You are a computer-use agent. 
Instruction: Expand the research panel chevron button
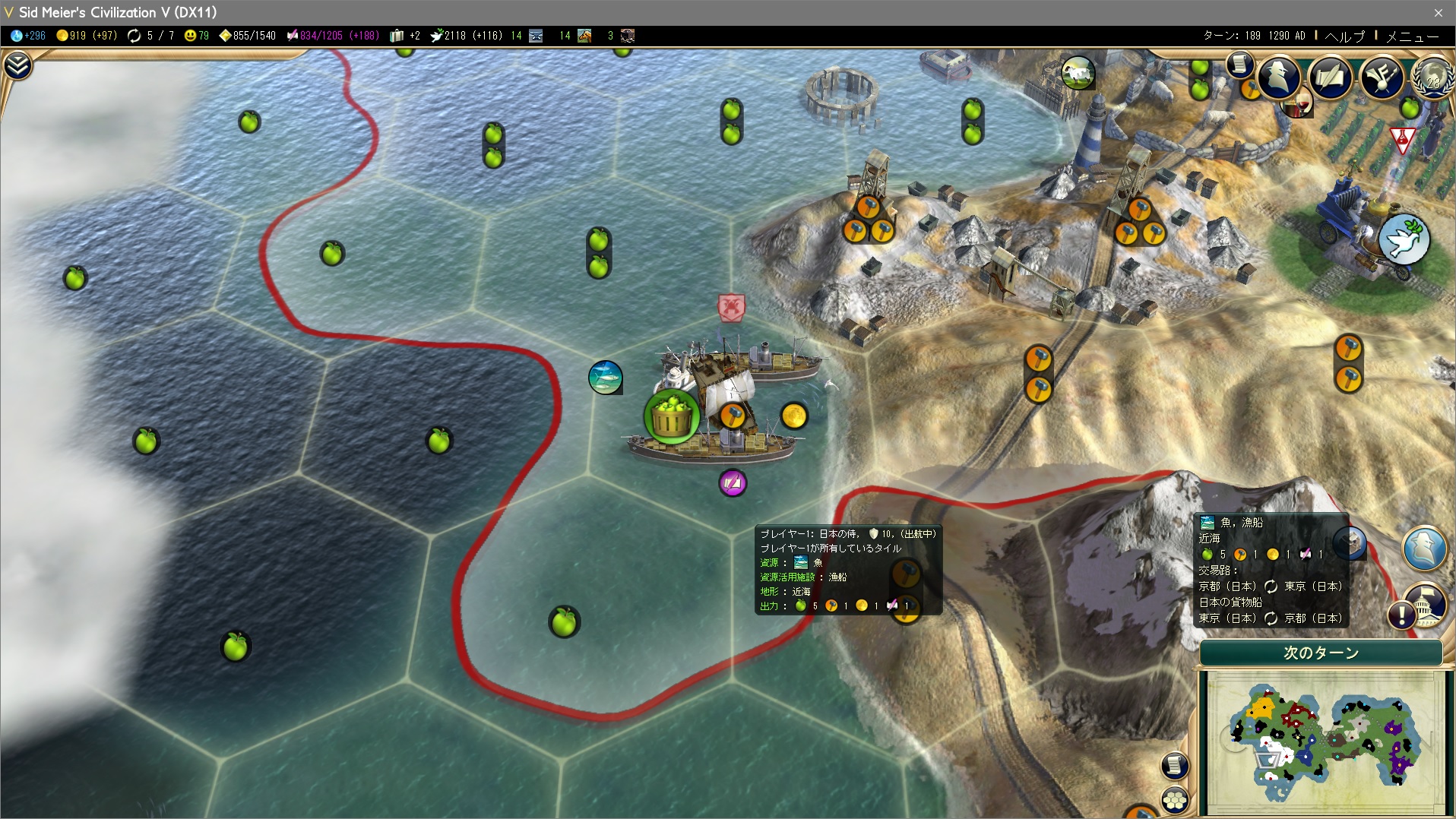point(17,66)
